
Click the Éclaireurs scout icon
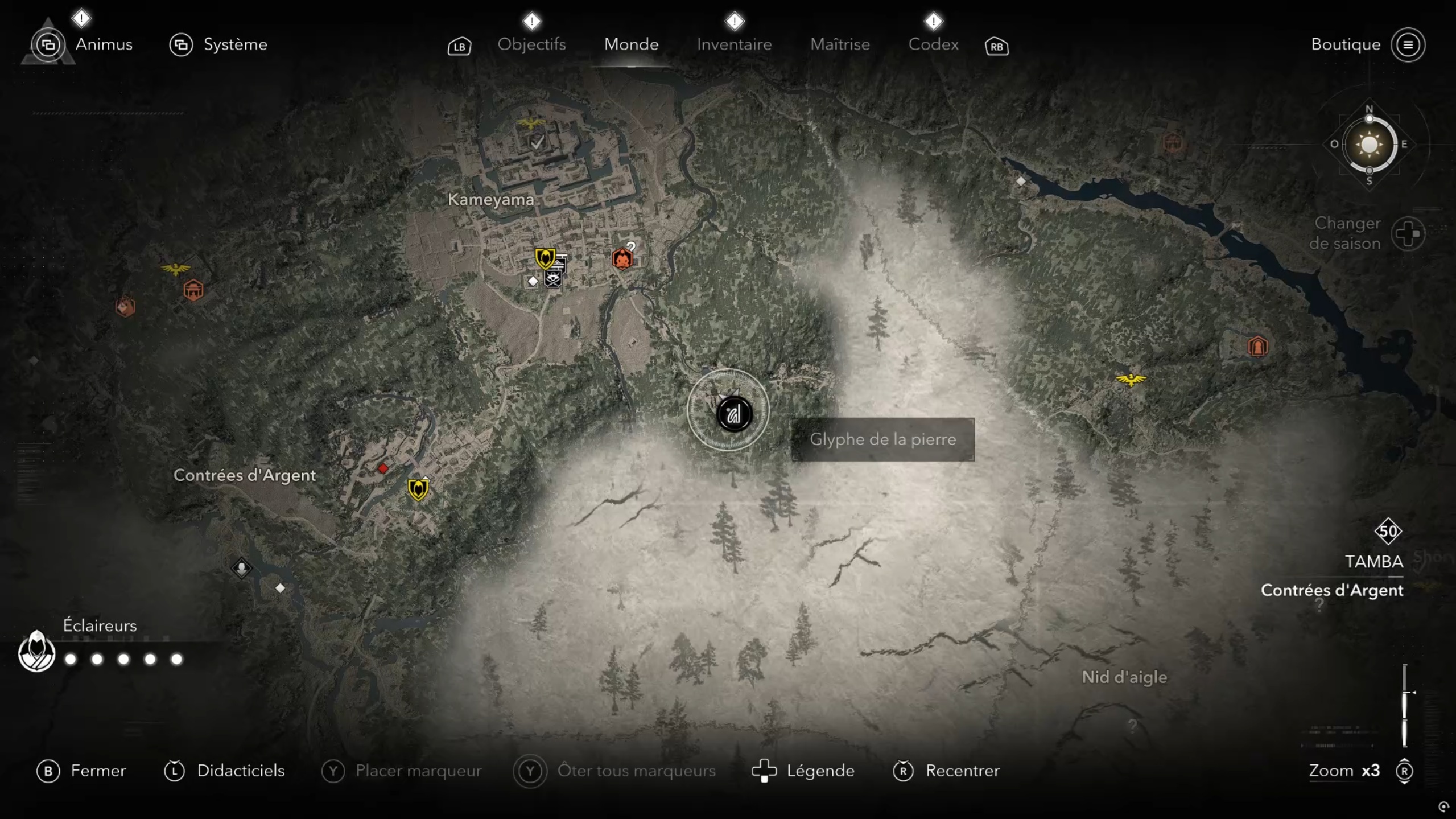click(36, 652)
